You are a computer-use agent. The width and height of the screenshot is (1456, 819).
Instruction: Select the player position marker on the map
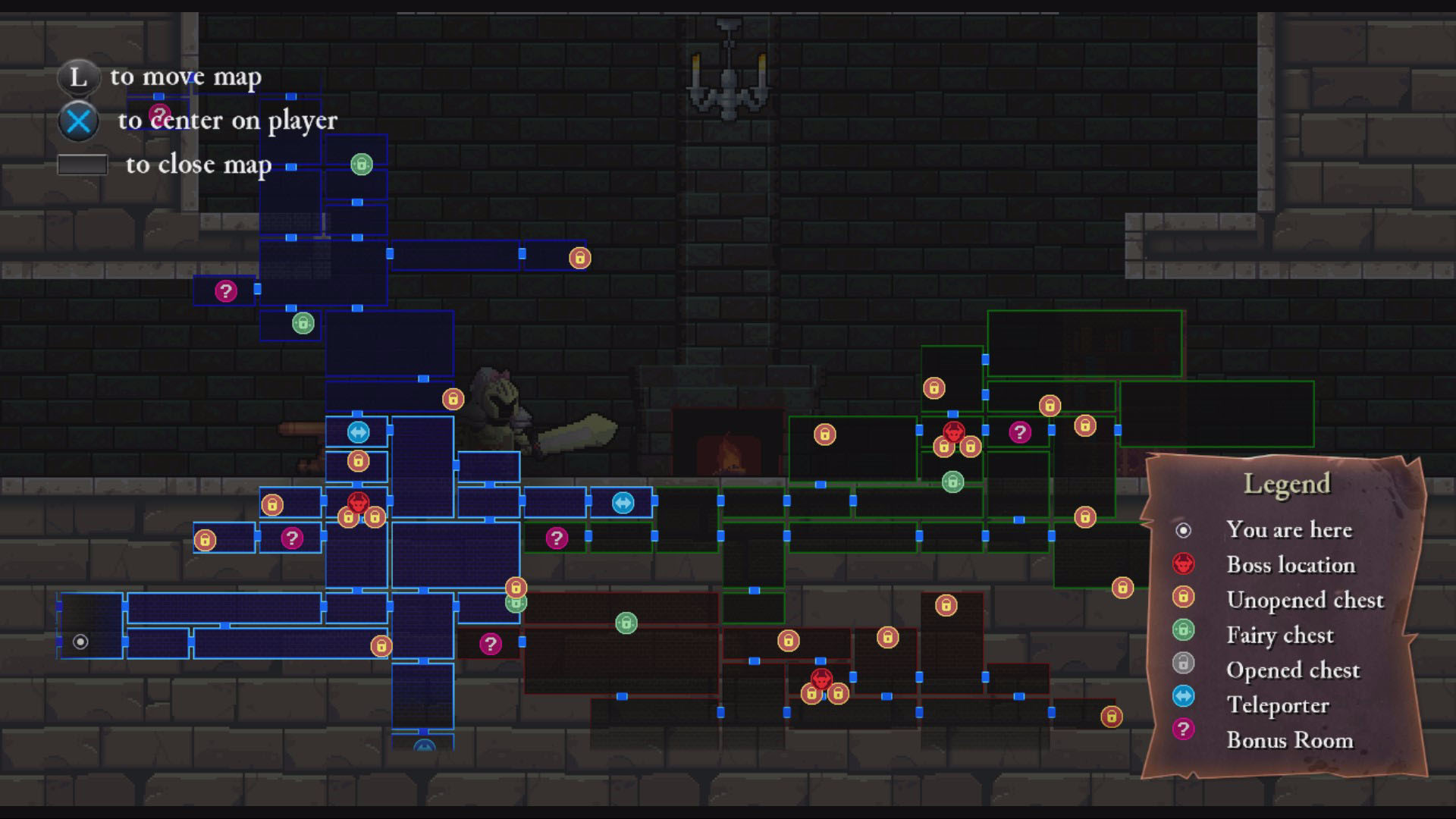[x=80, y=642]
